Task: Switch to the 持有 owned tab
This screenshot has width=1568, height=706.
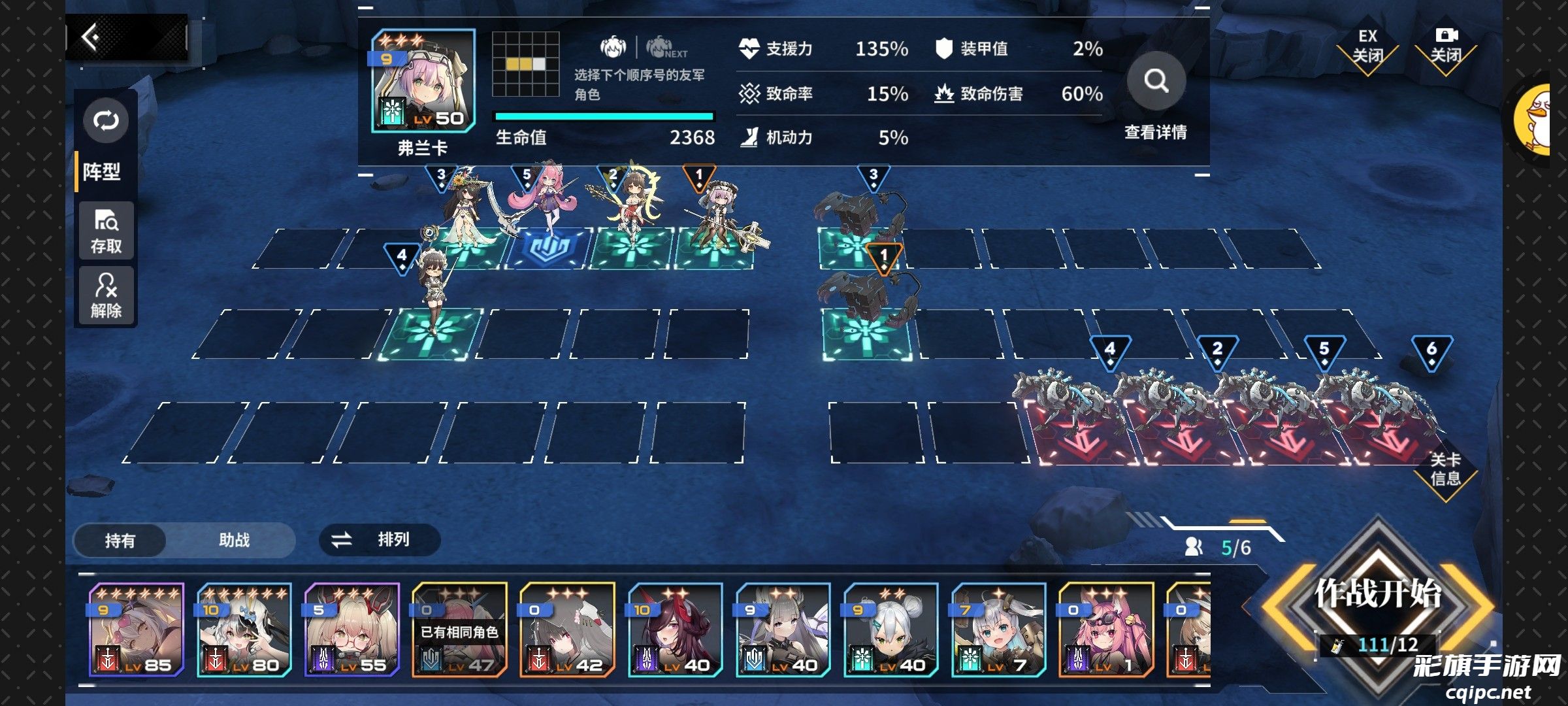Action: coord(120,541)
